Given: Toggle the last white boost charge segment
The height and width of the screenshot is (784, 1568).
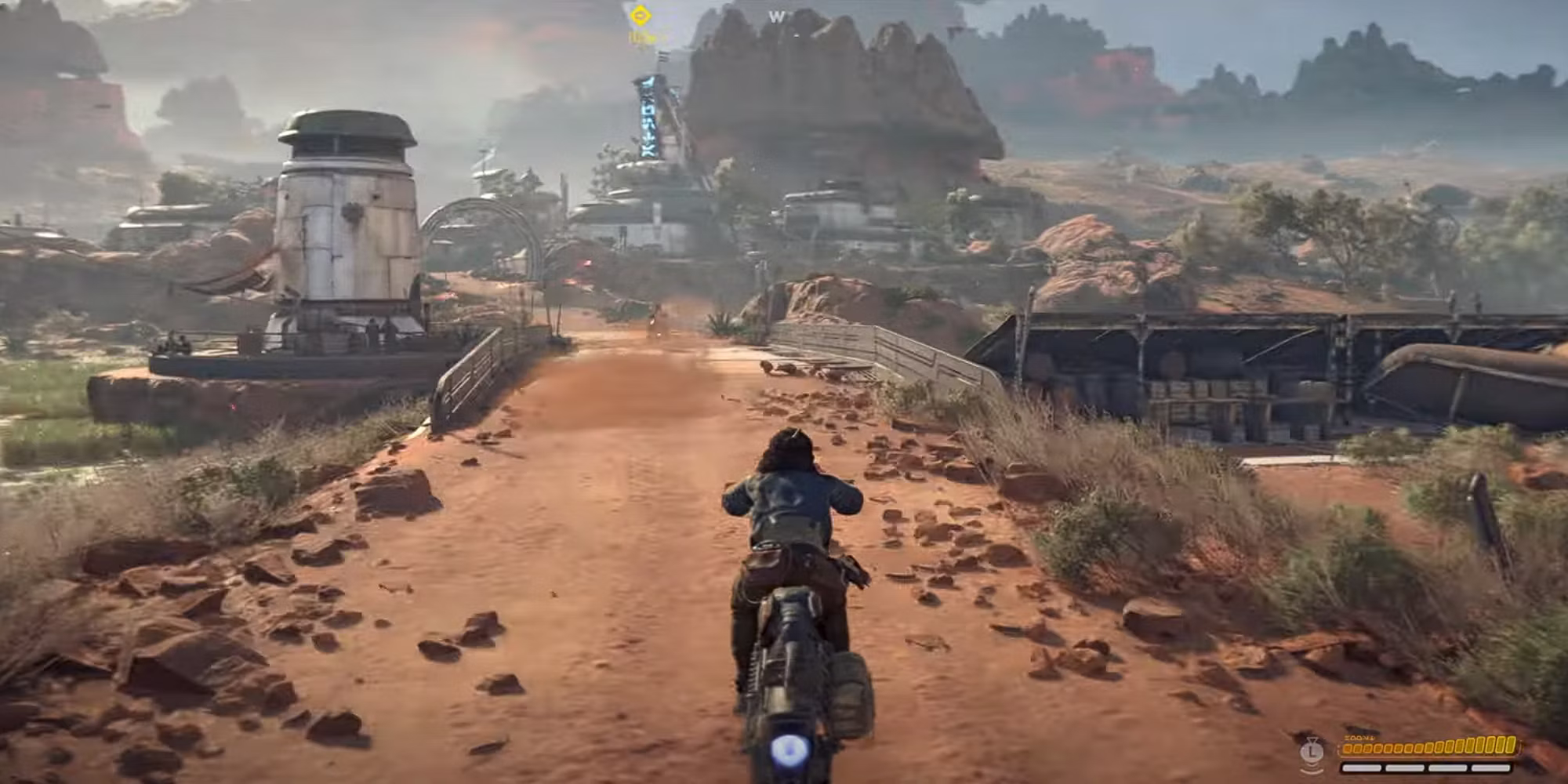Looking at the screenshot, I should [1491, 768].
